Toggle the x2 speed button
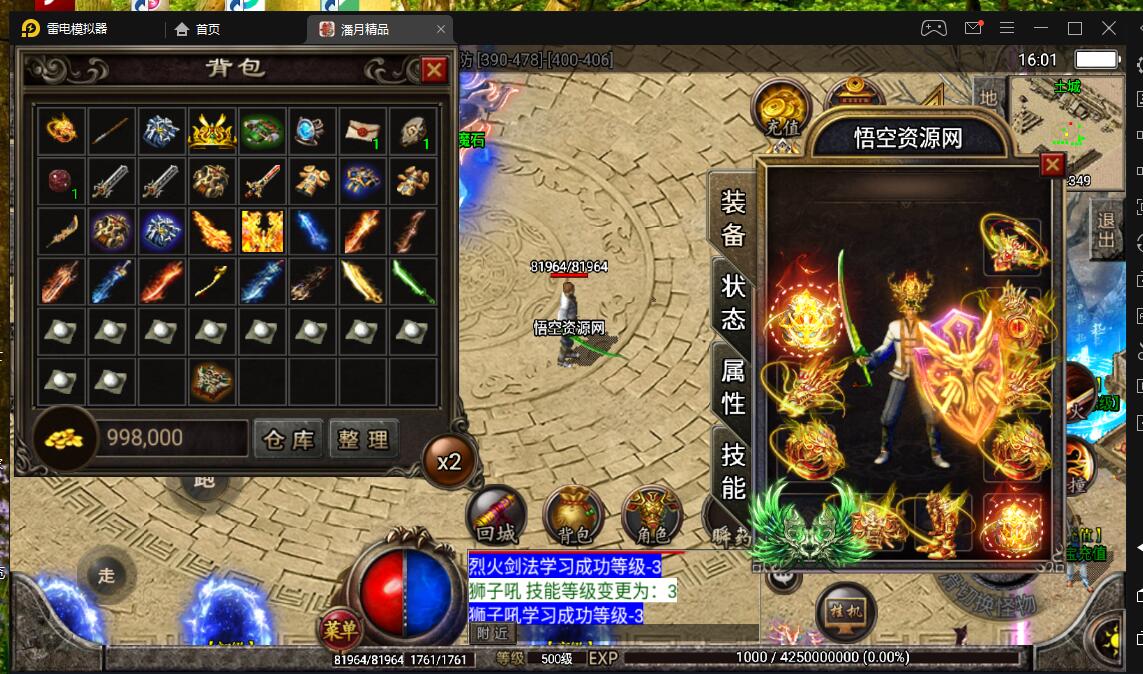1143x674 pixels. click(x=449, y=462)
